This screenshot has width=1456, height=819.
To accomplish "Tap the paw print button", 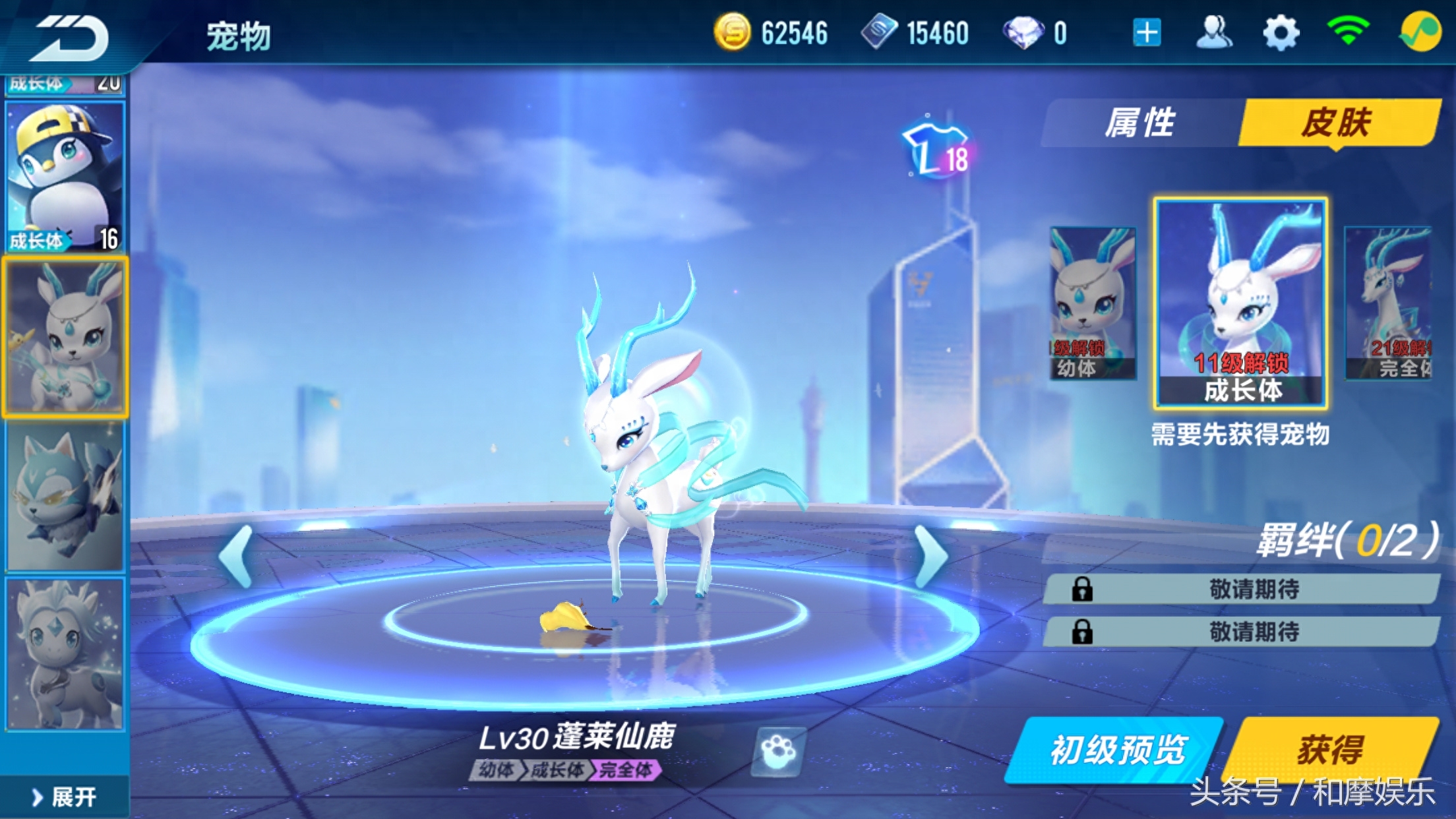I will pos(779,751).
